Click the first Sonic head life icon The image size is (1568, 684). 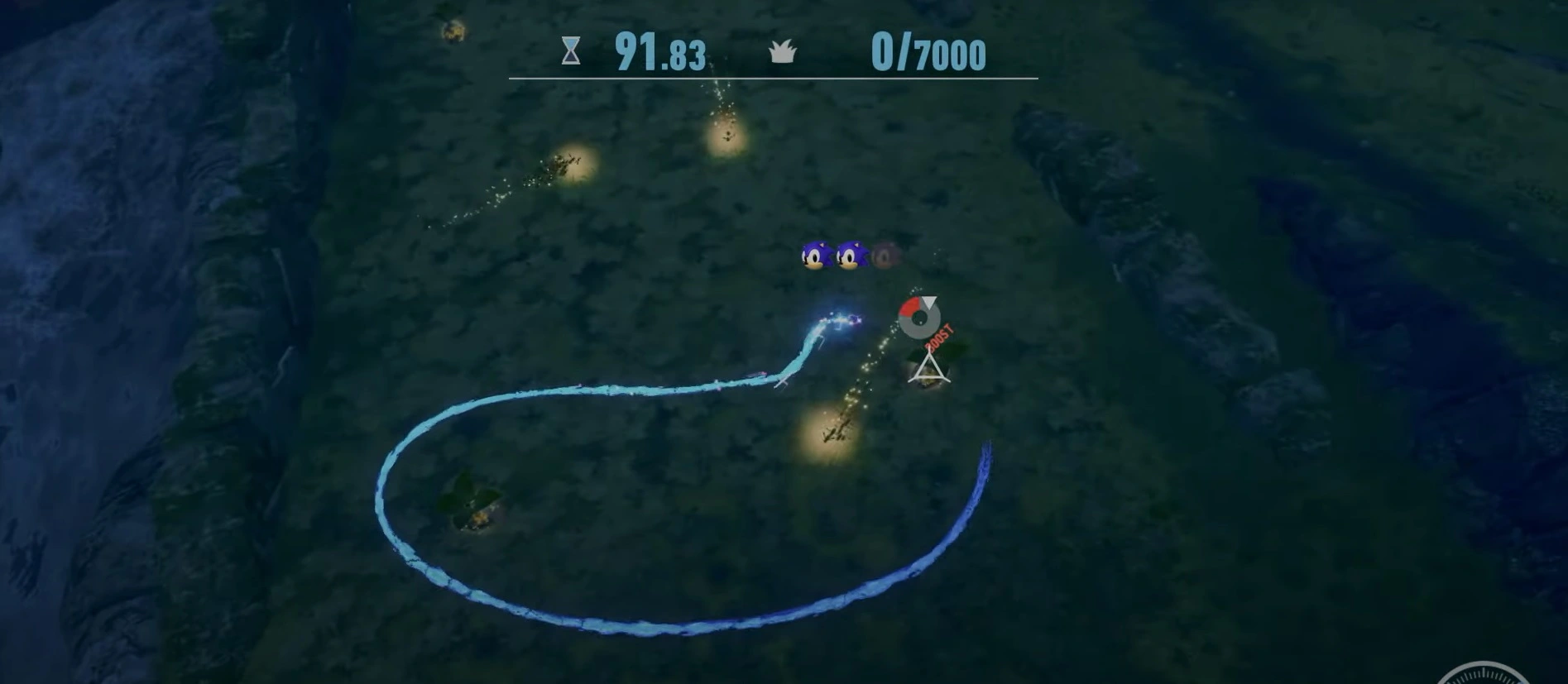point(817,255)
